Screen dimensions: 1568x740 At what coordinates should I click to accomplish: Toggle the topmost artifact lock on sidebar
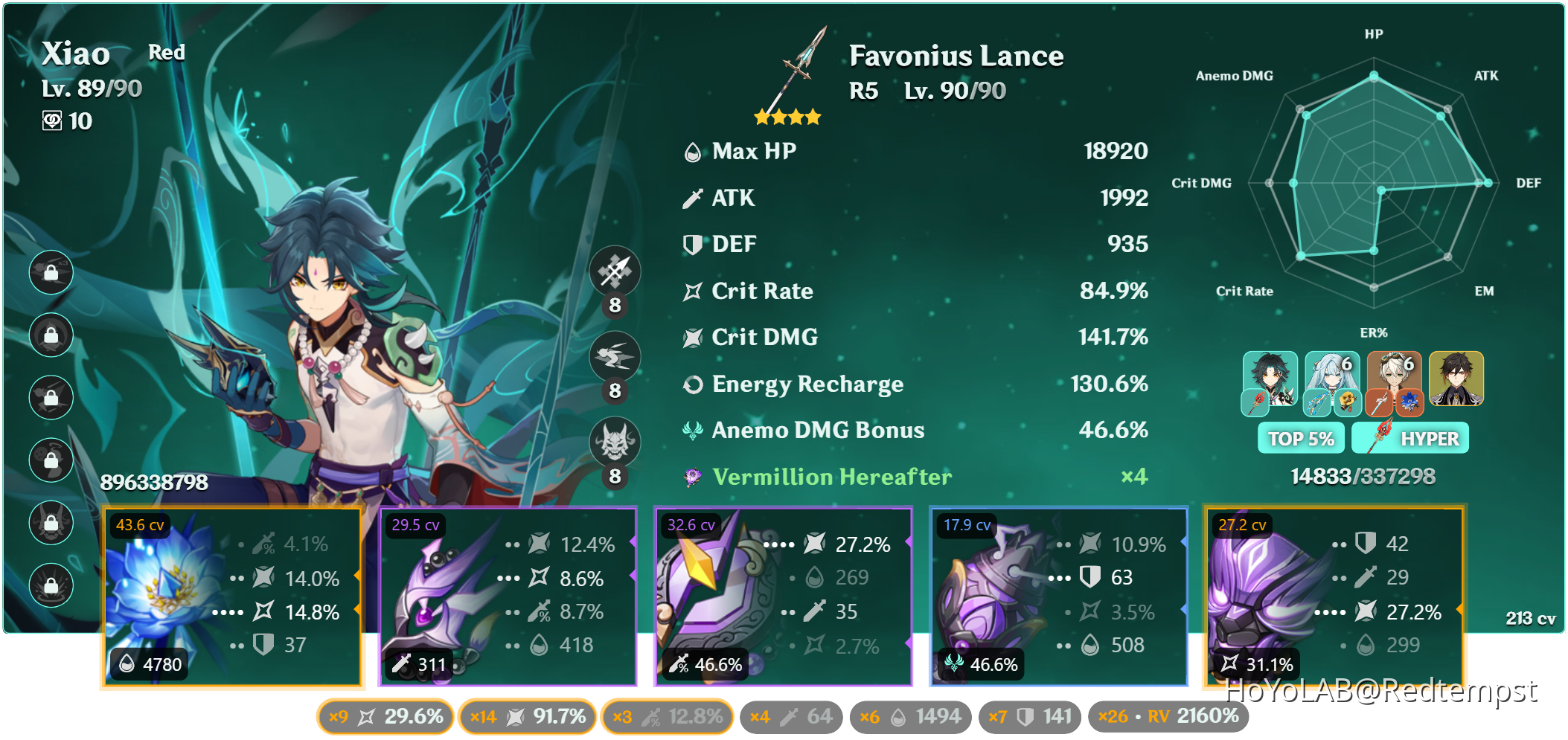[51, 273]
